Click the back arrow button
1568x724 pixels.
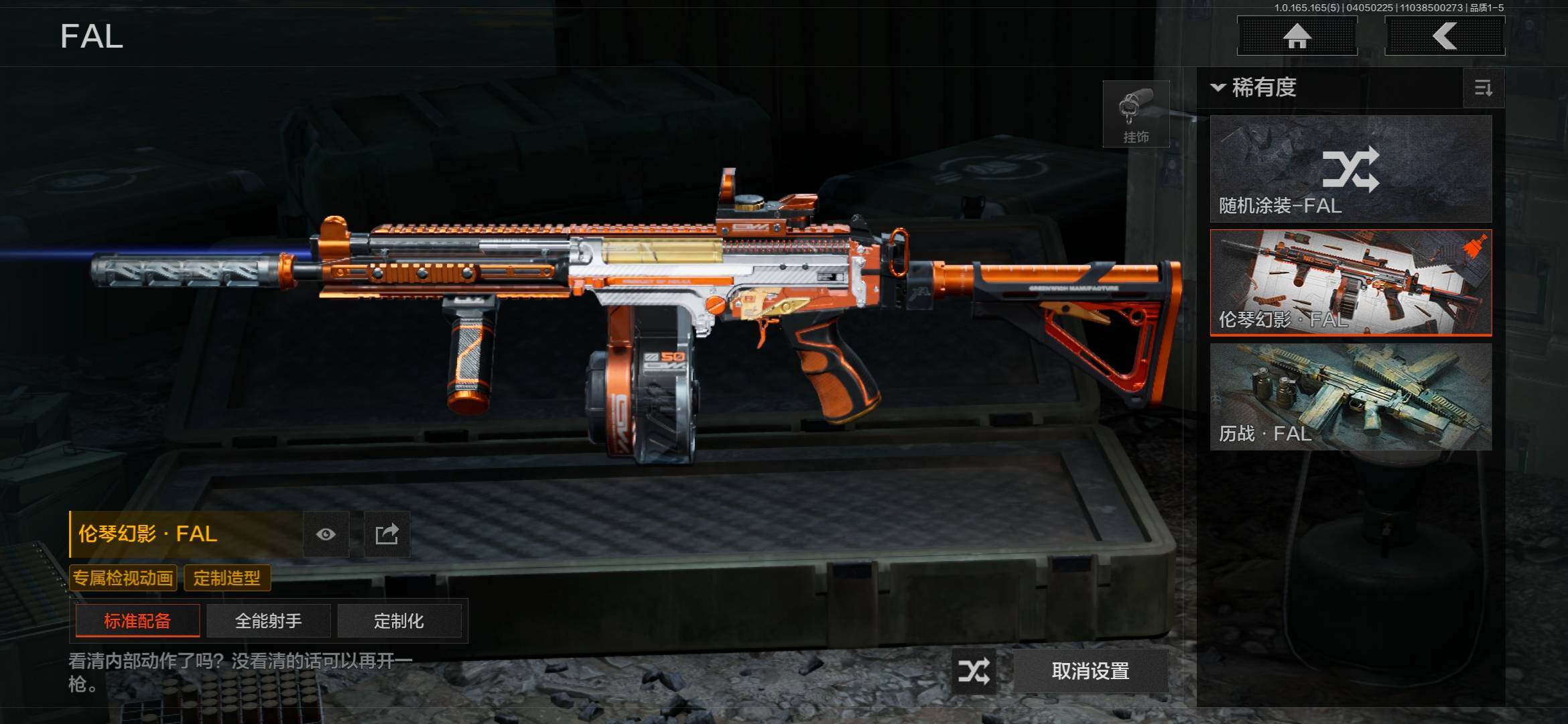coord(1445,36)
